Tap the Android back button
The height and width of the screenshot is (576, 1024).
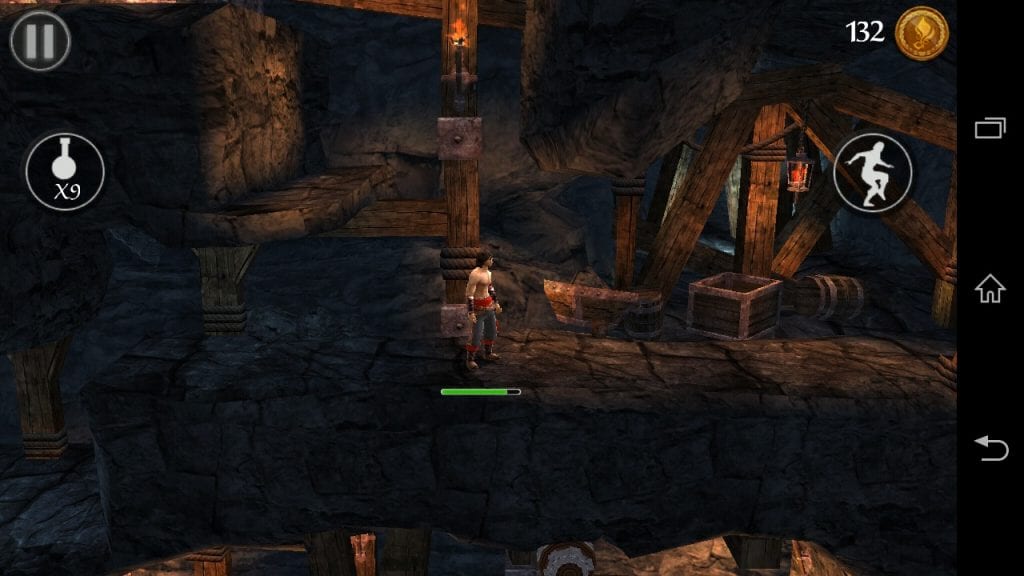pyautogui.click(x=990, y=449)
